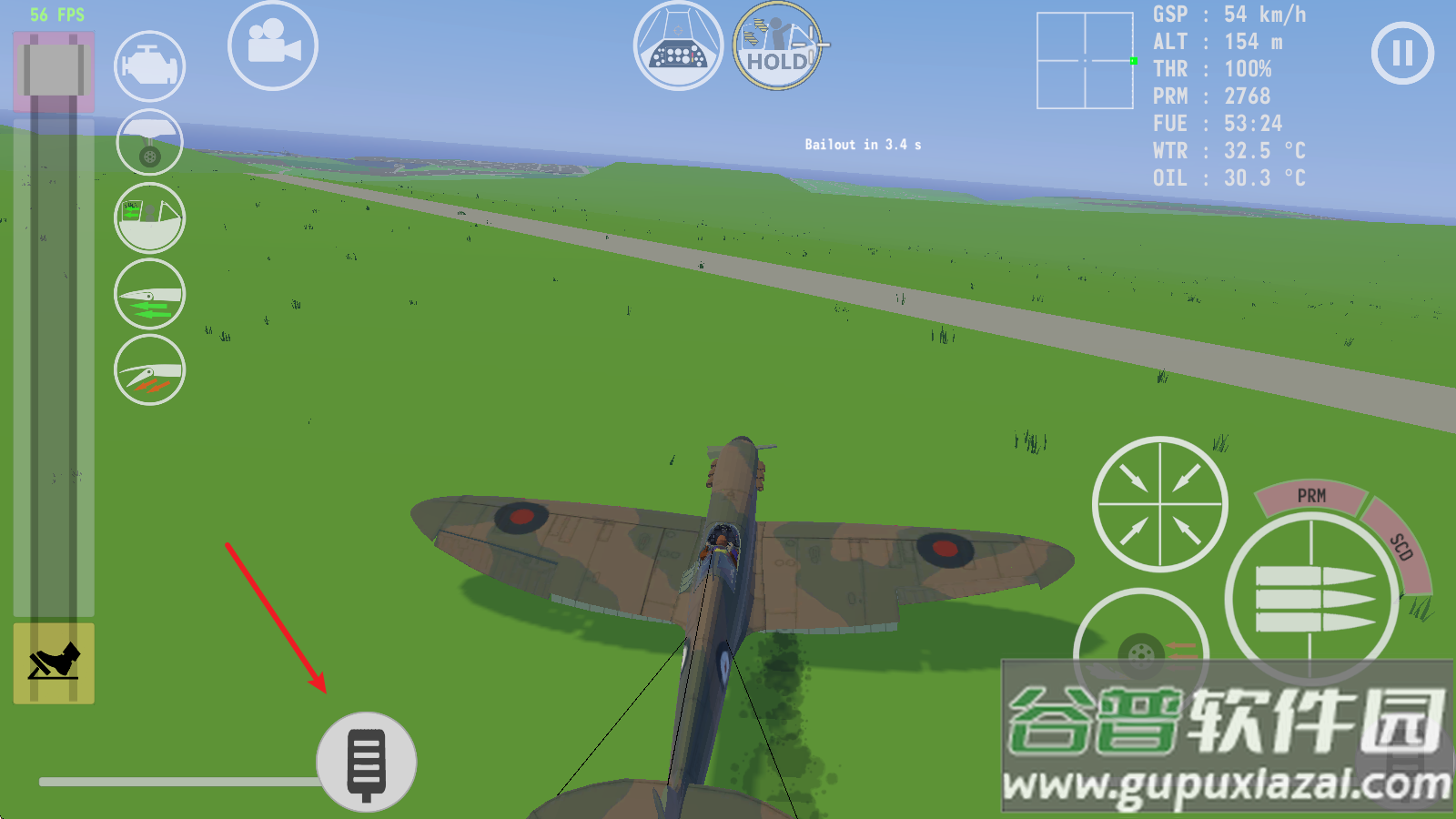Select the SCD ammo segment
Screen dimensions: 1456x819
1402,547
